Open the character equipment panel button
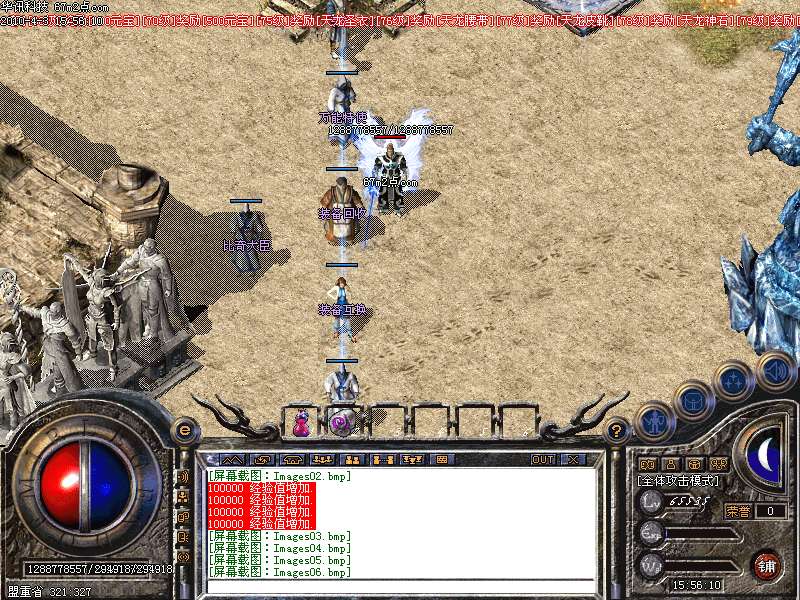The height and width of the screenshot is (600, 800). click(656, 421)
